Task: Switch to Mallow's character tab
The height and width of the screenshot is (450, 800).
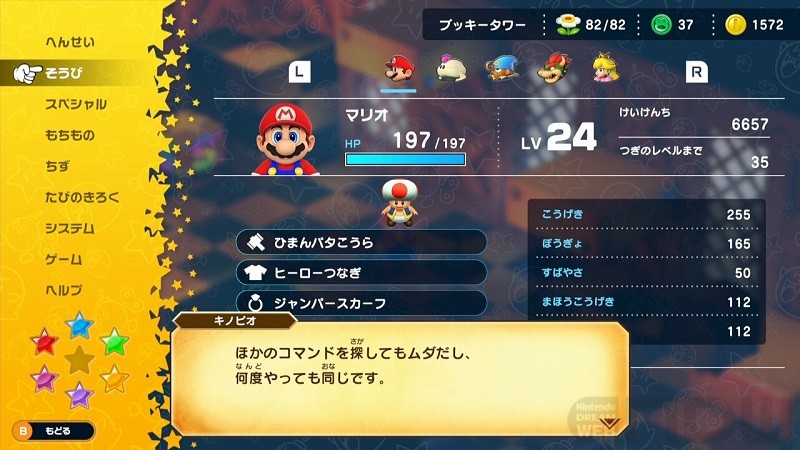Action: point(450,69)
